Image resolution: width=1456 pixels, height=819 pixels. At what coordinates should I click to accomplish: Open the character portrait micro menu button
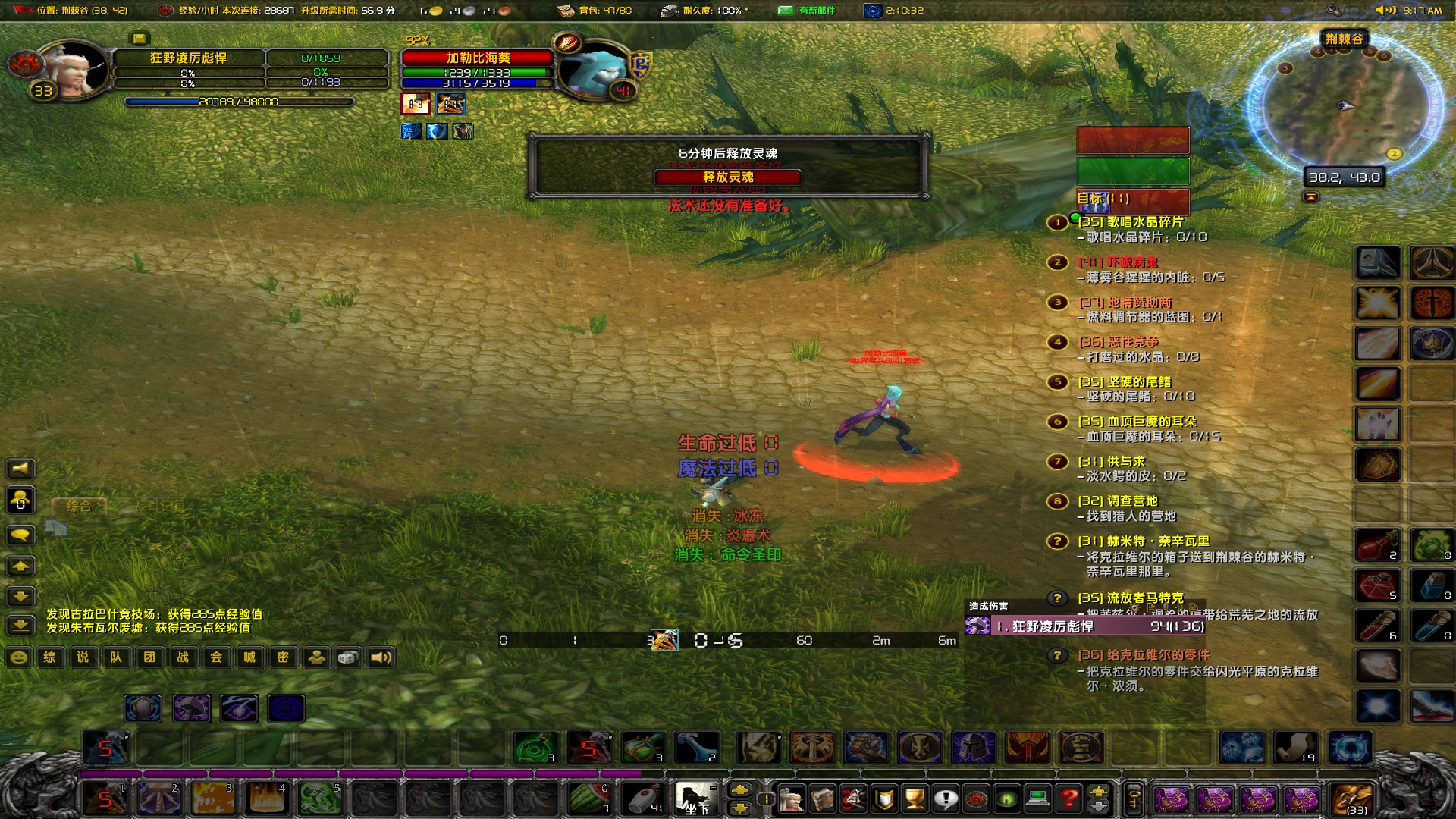[791, 799]
